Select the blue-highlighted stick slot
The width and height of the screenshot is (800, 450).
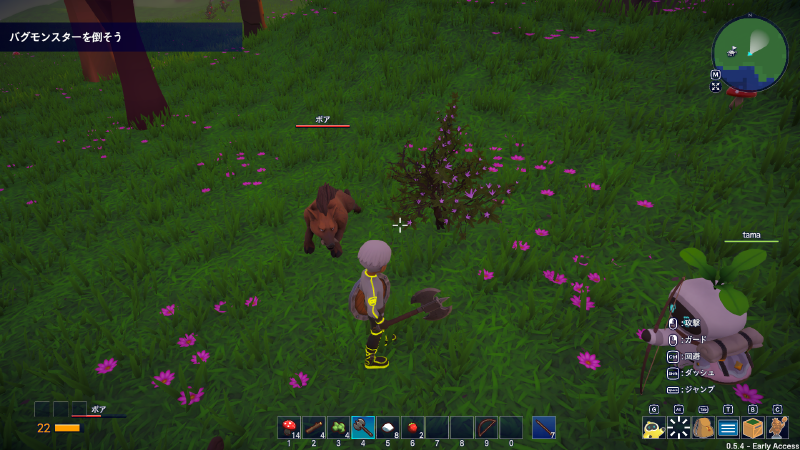point(543,427)
